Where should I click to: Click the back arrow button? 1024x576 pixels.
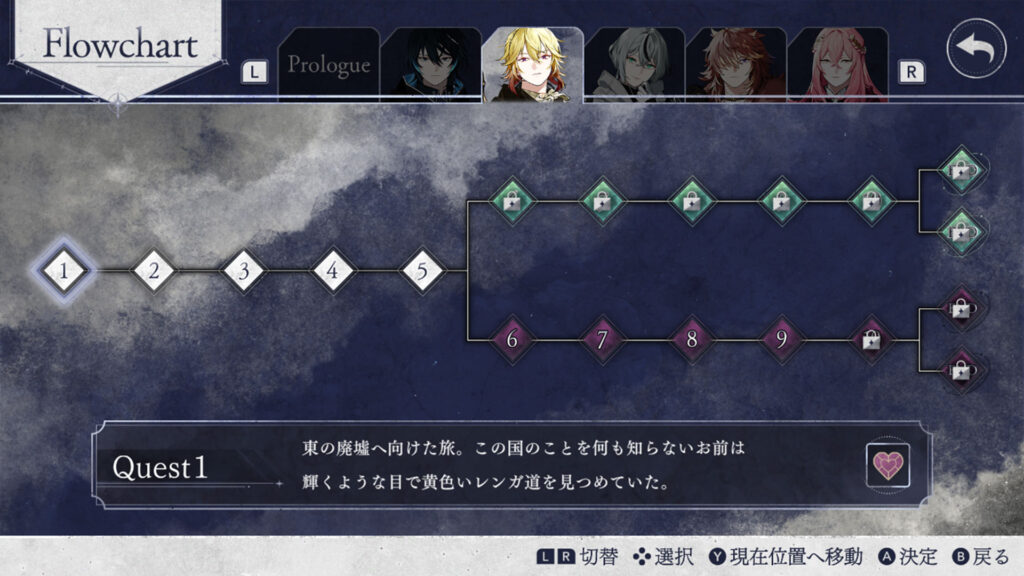(x=976, y=48)
